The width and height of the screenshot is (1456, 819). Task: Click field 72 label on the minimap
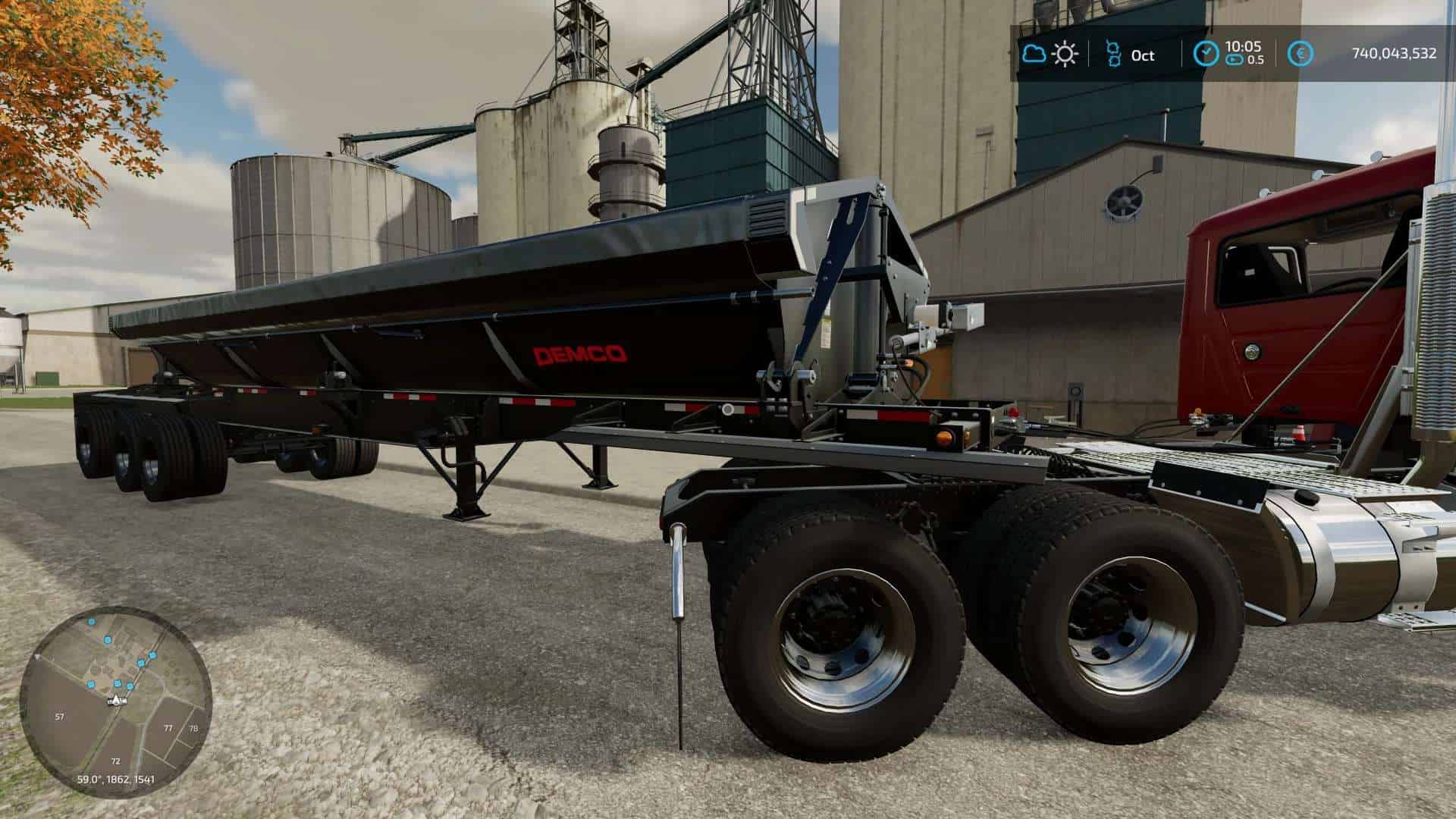pyautogui.click(x=115, y=761)
